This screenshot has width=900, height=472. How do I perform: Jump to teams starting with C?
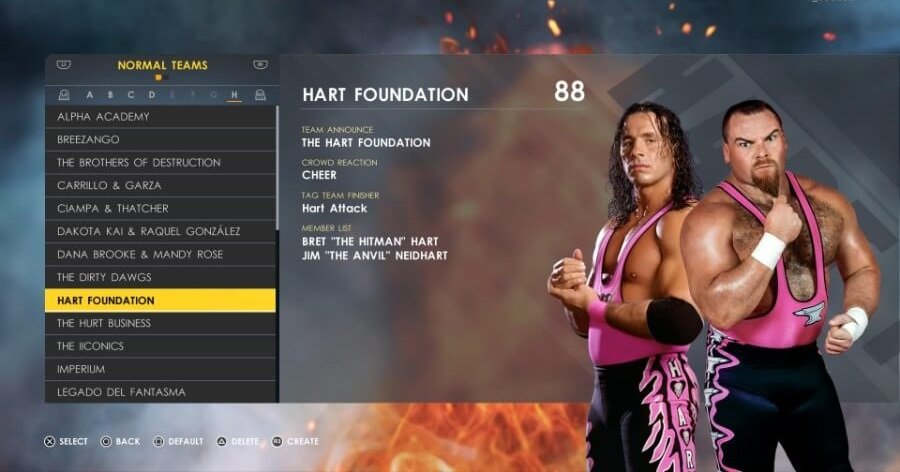[131, 95]
